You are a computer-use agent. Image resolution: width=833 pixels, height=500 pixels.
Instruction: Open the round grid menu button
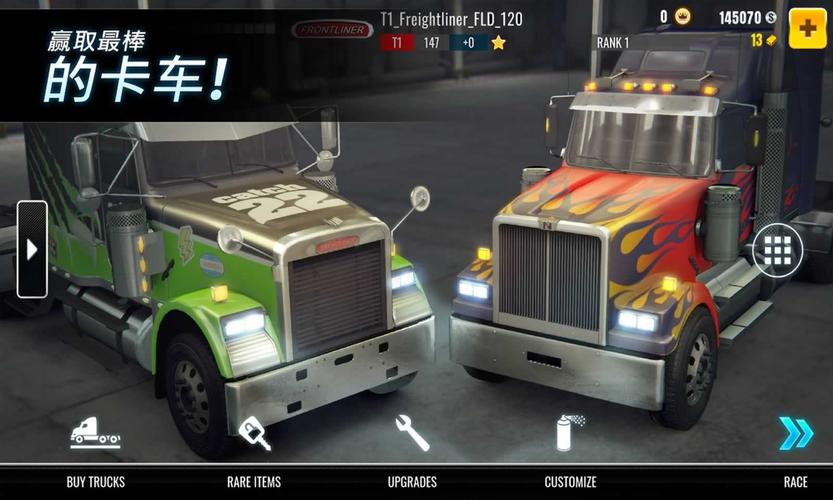pos(777,250)
